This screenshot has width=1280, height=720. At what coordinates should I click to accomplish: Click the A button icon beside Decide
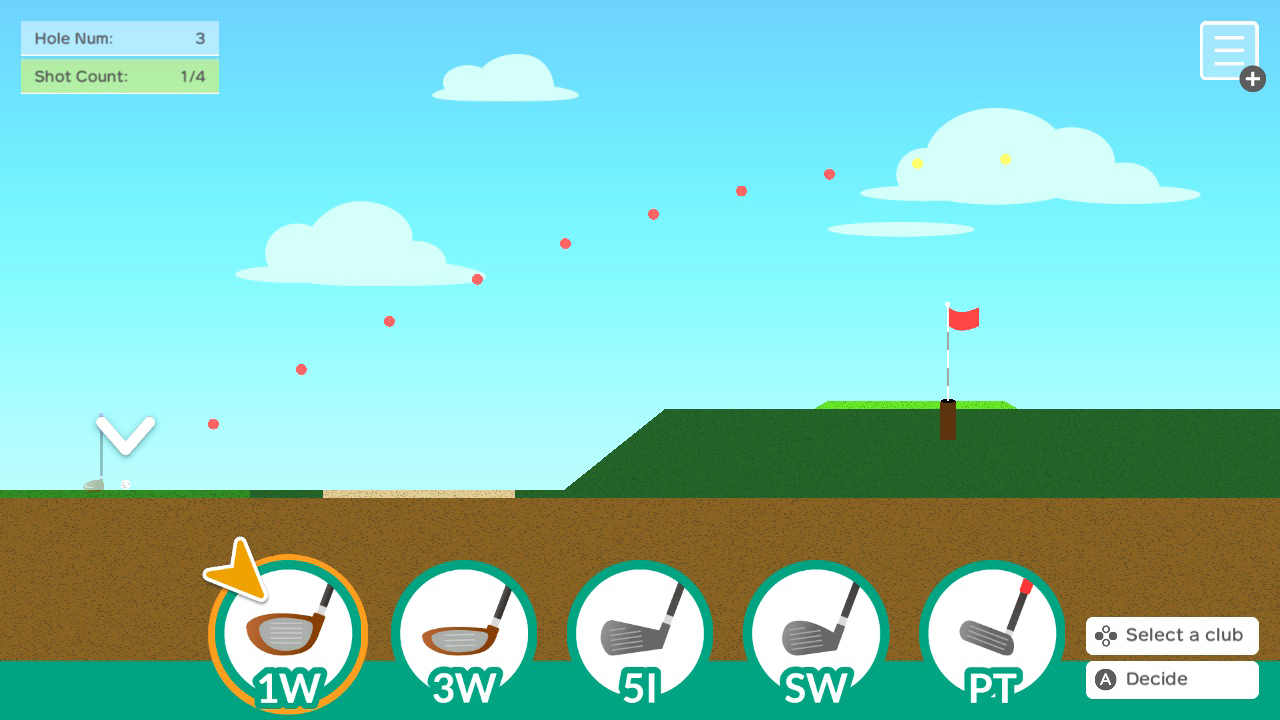pos(1104,679)
